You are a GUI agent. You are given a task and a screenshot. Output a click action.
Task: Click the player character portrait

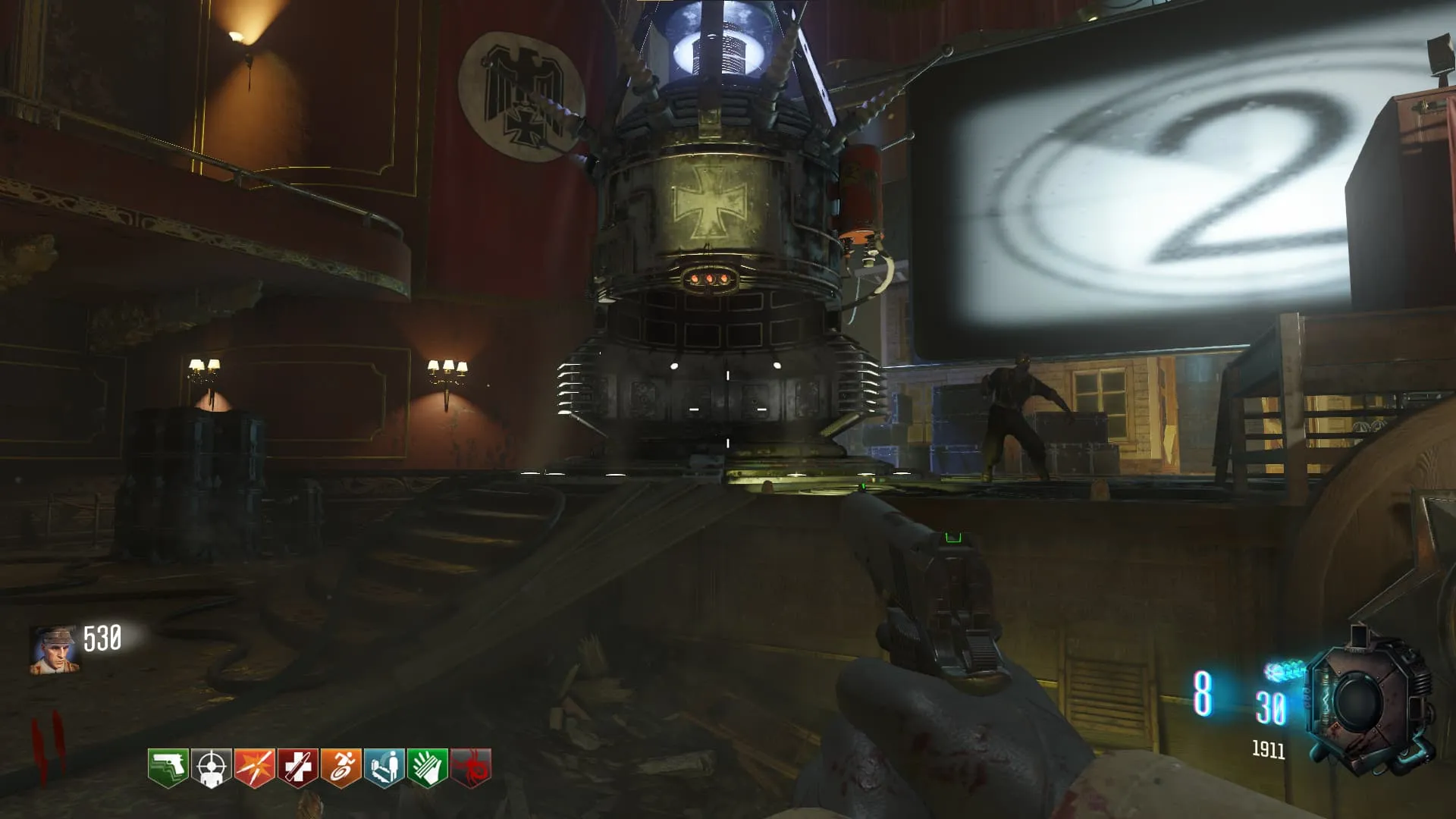(x=55, y=650)
